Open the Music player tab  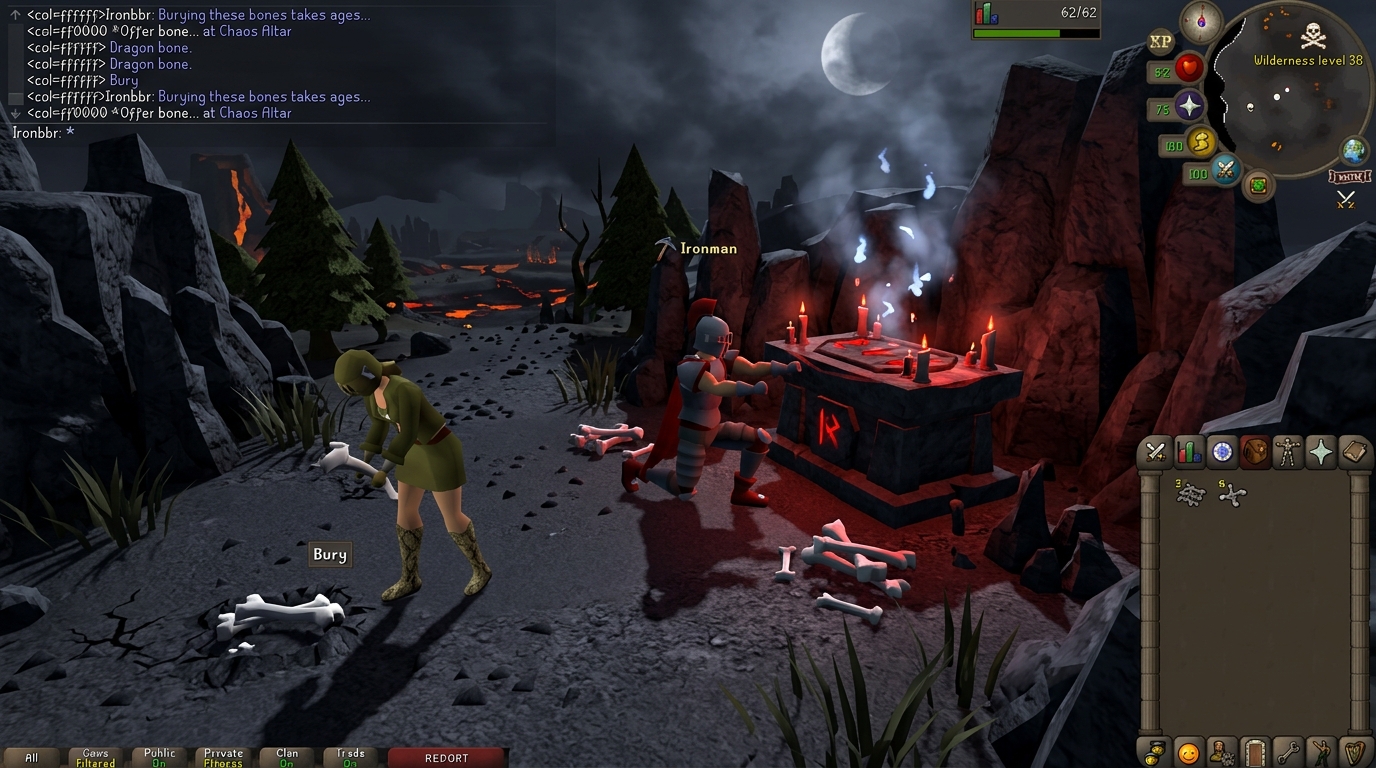(1353, 752)
